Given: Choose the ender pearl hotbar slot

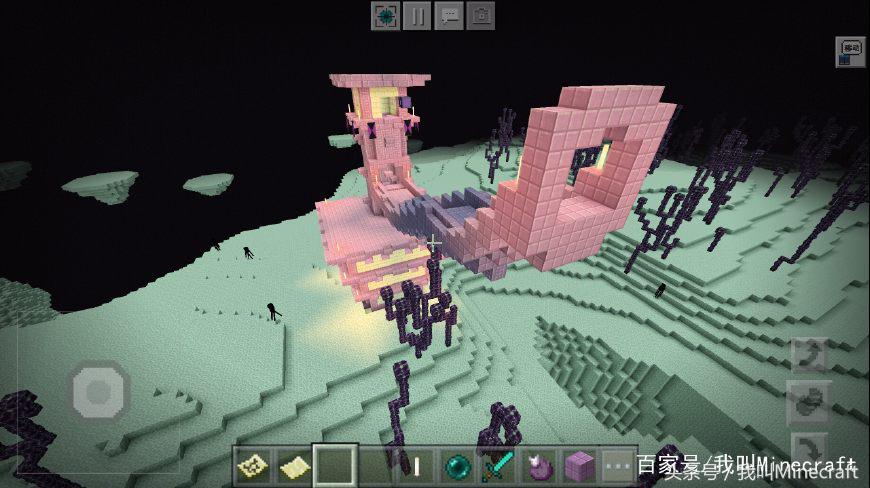Looking at the screenshot, I should (x=458, y=466).
